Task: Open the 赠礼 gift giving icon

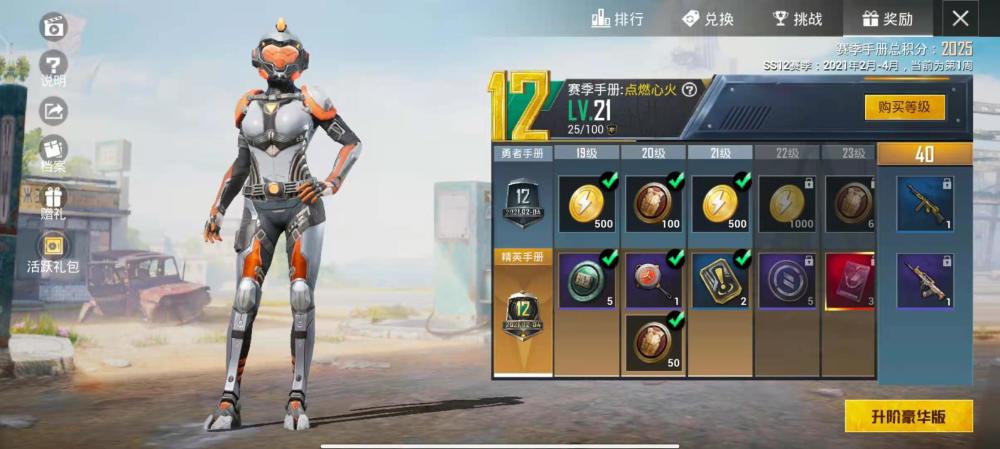Action: pos(53,198)
